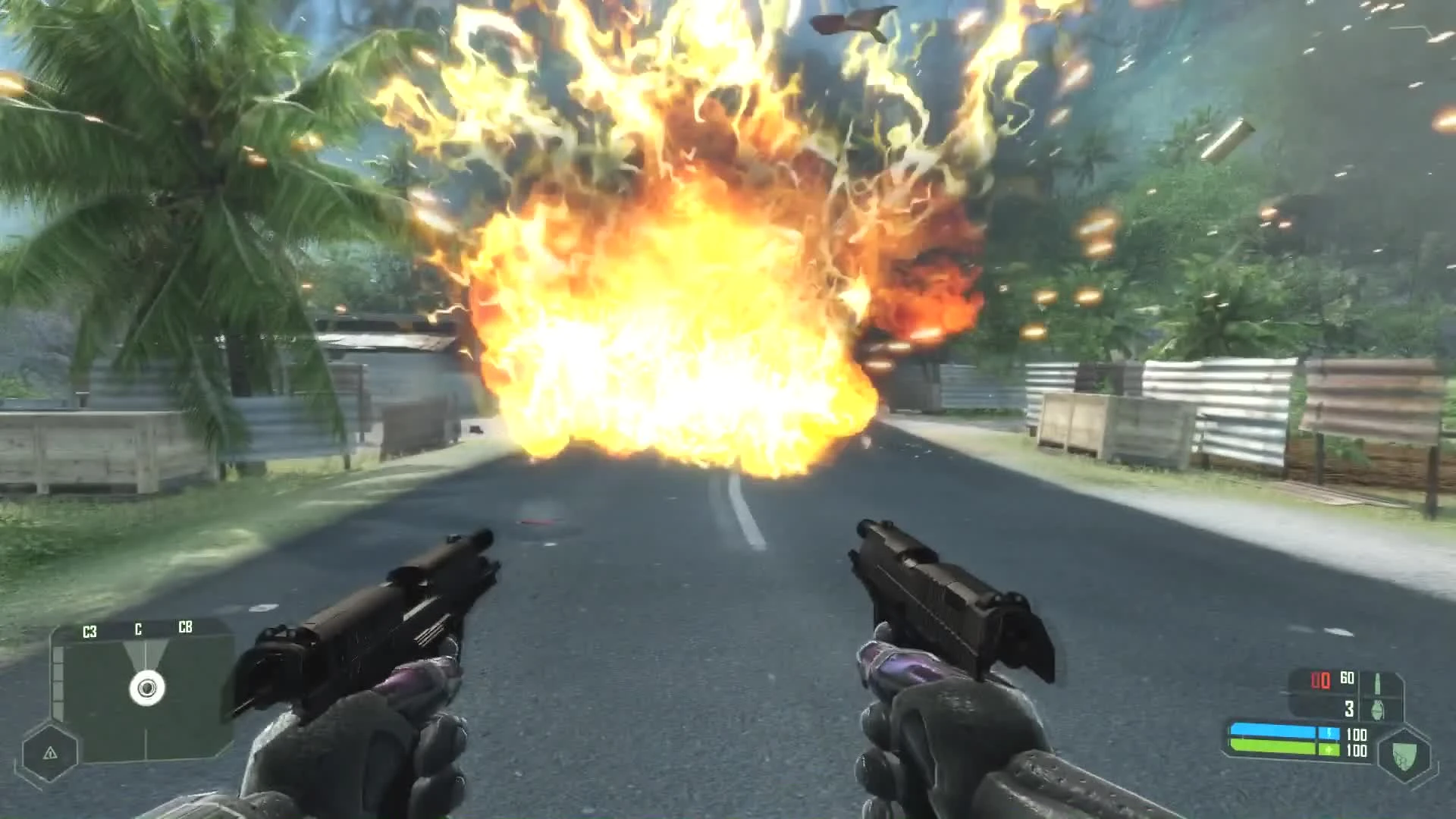Expand the C3 compass heading label
1456x819 pixels.
tap(89, 629)
